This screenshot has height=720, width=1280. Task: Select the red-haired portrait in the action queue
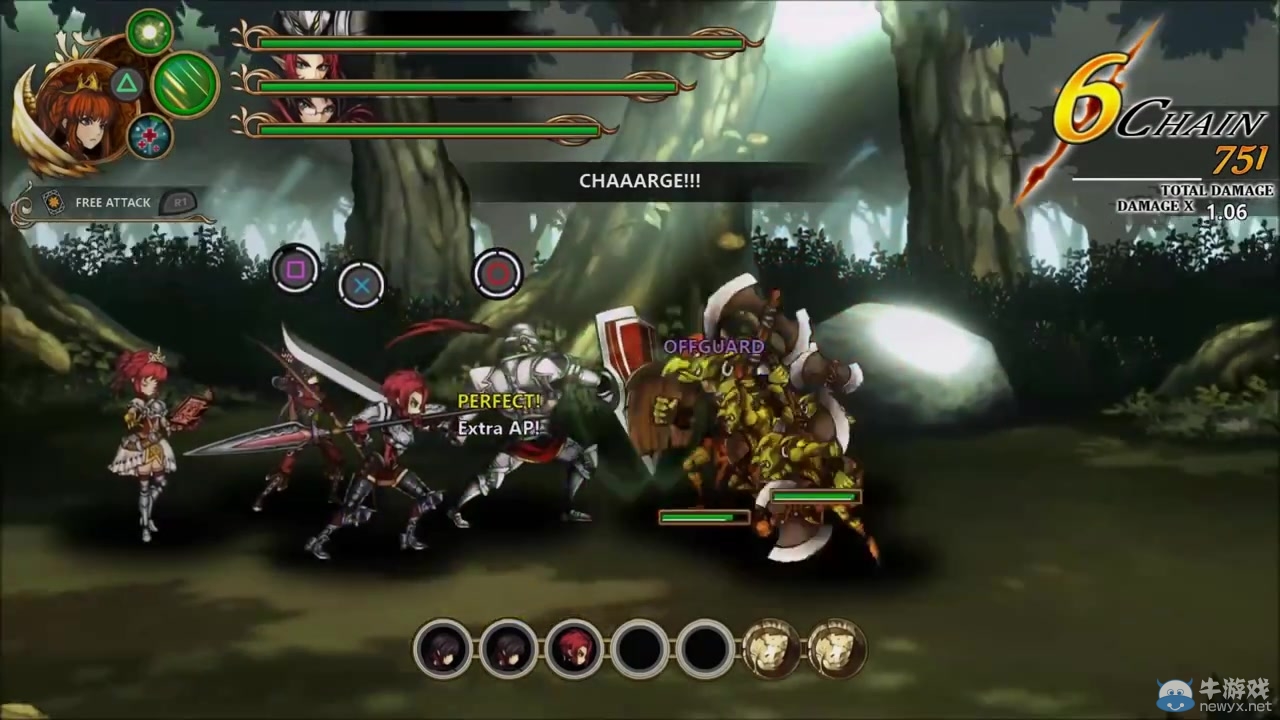(574, 649)
